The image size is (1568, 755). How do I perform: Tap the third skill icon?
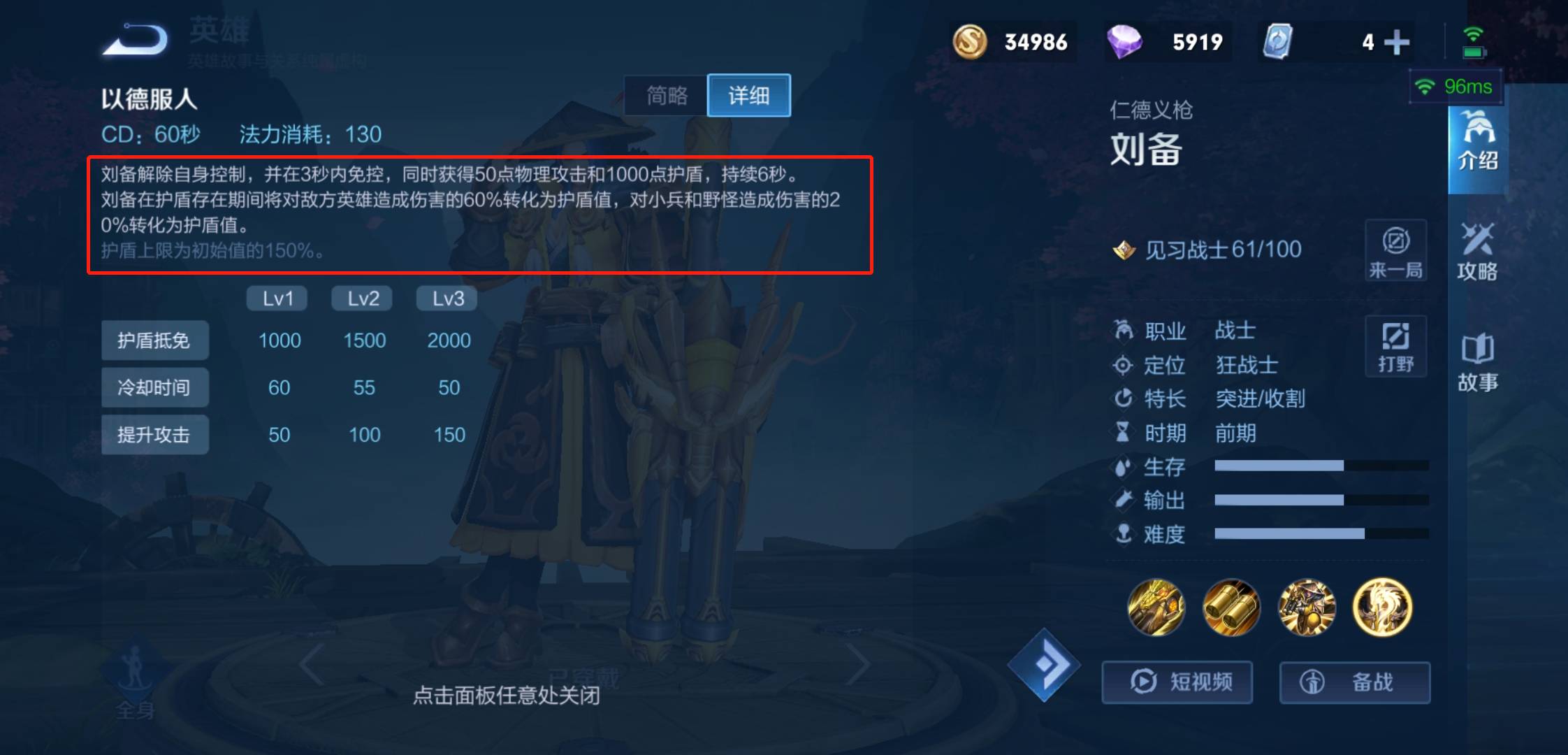pyautogui.click(x=1307, y=608)
